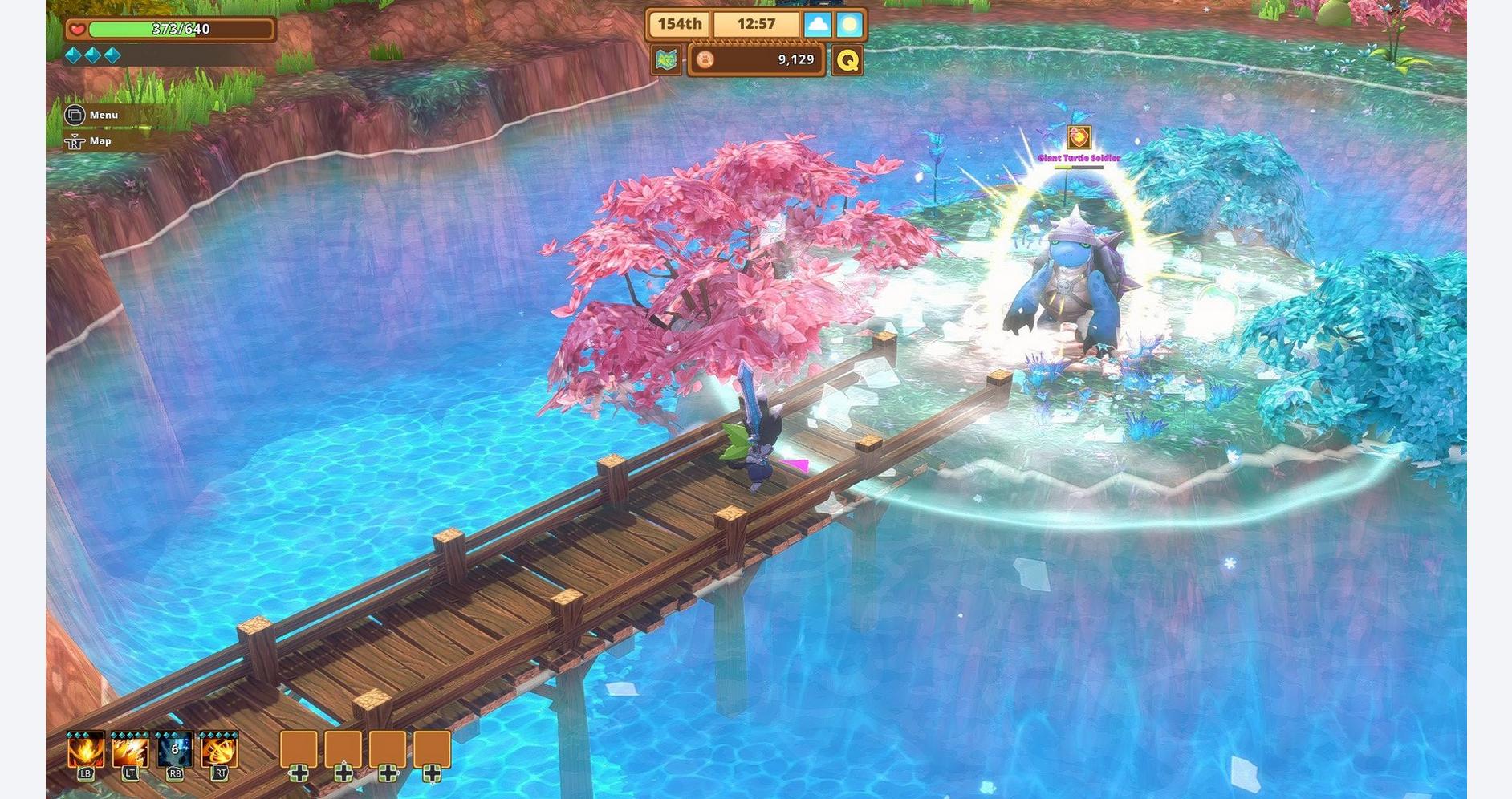Select the cloud weather icon
The image size is (1512, 799).
pyautogui.click(x=818, y=24)
